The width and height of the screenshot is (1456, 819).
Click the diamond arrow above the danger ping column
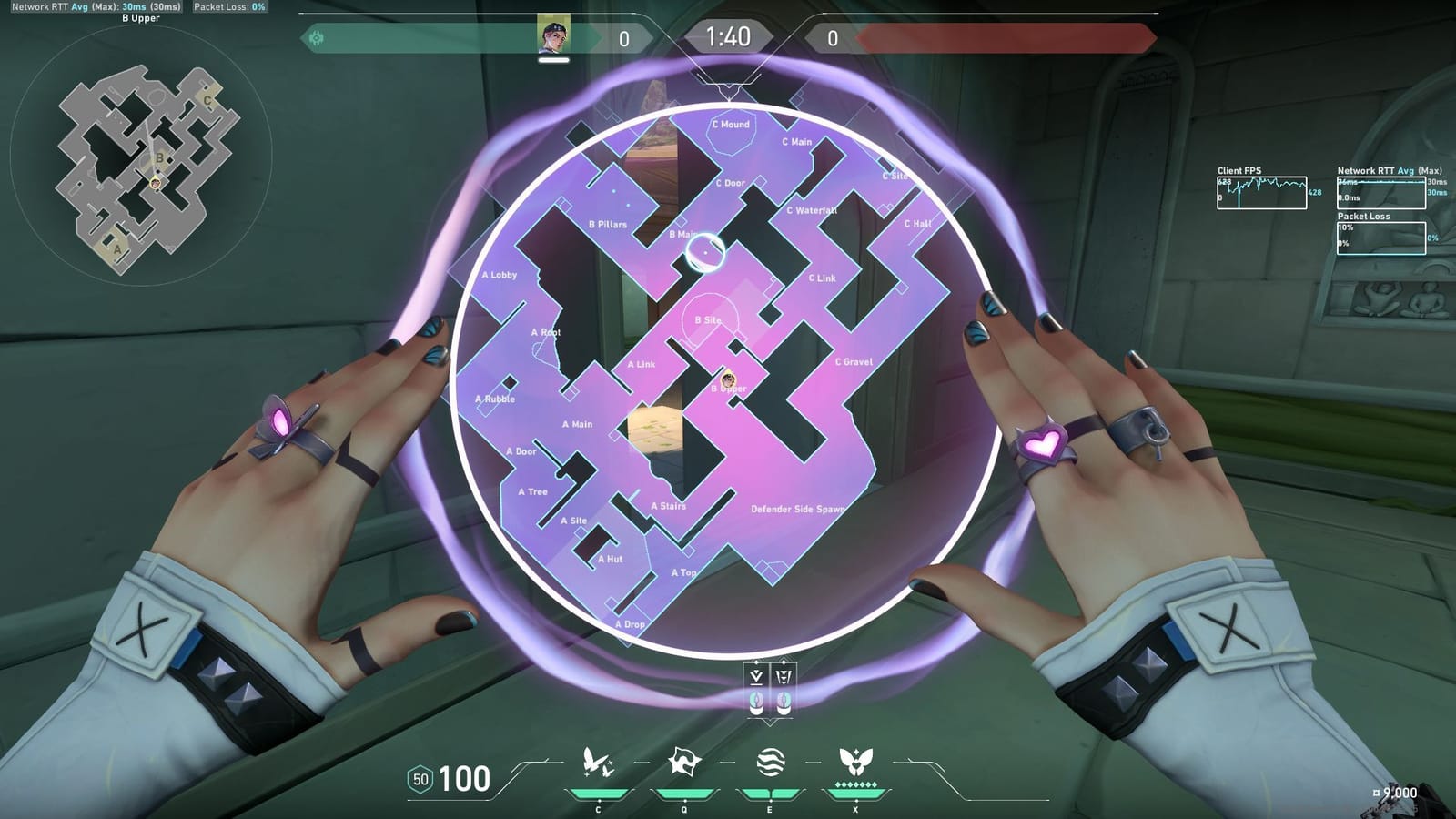point(756,662)
